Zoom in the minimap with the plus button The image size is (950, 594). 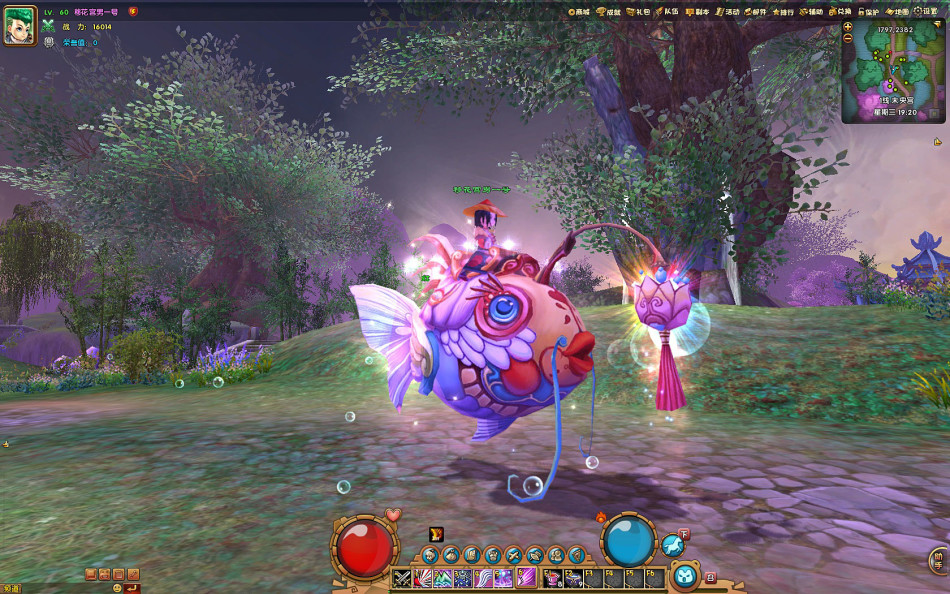click(848, 27)
